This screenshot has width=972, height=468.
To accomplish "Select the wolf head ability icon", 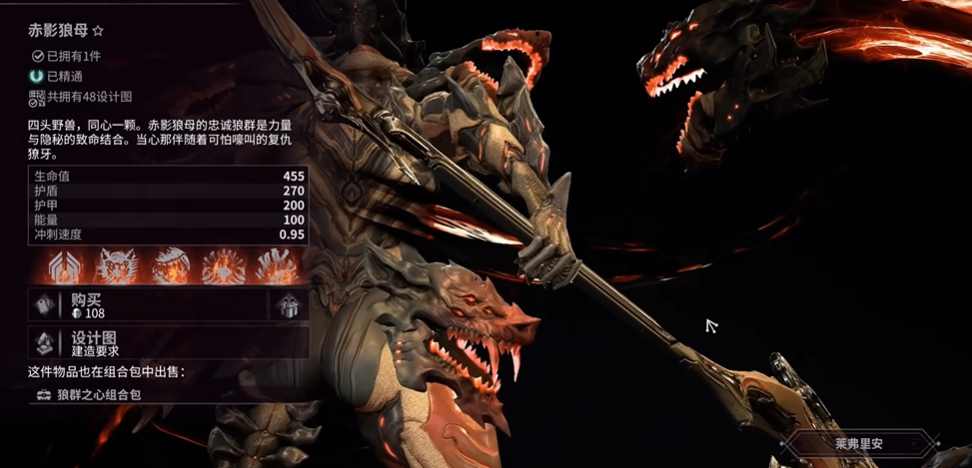I will click(116, 265).
